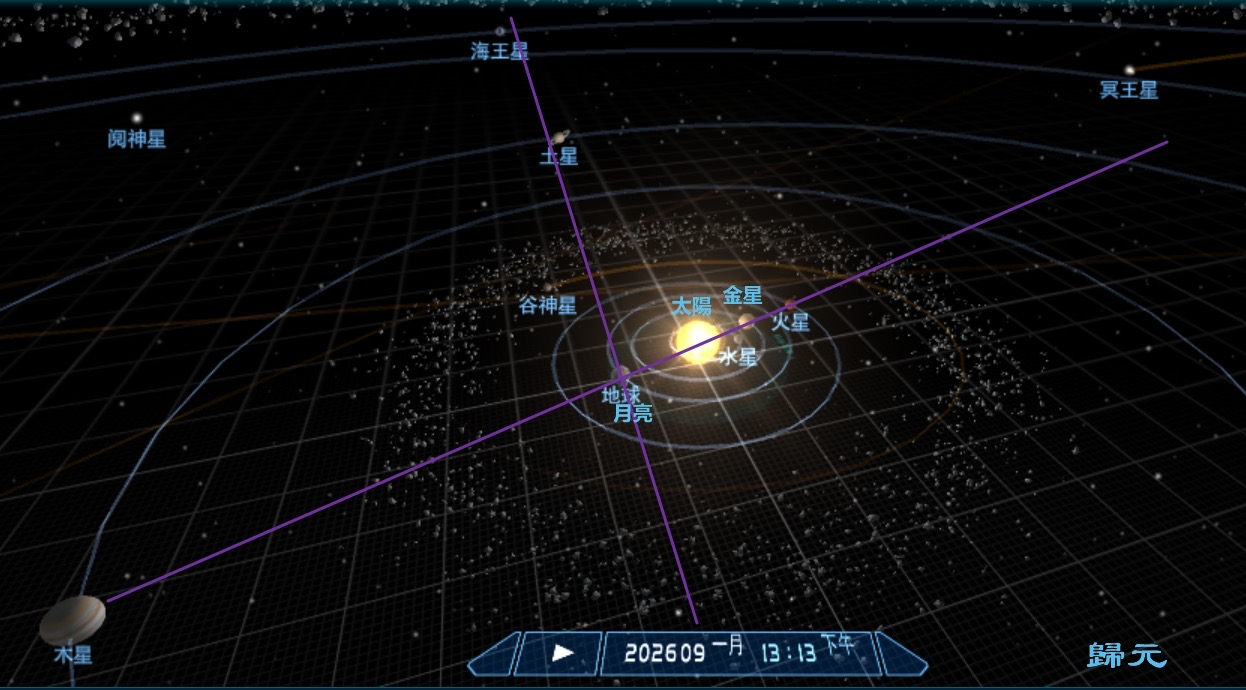
Task: Select the 土星 (Saturn) label
Action: (559, 157)
